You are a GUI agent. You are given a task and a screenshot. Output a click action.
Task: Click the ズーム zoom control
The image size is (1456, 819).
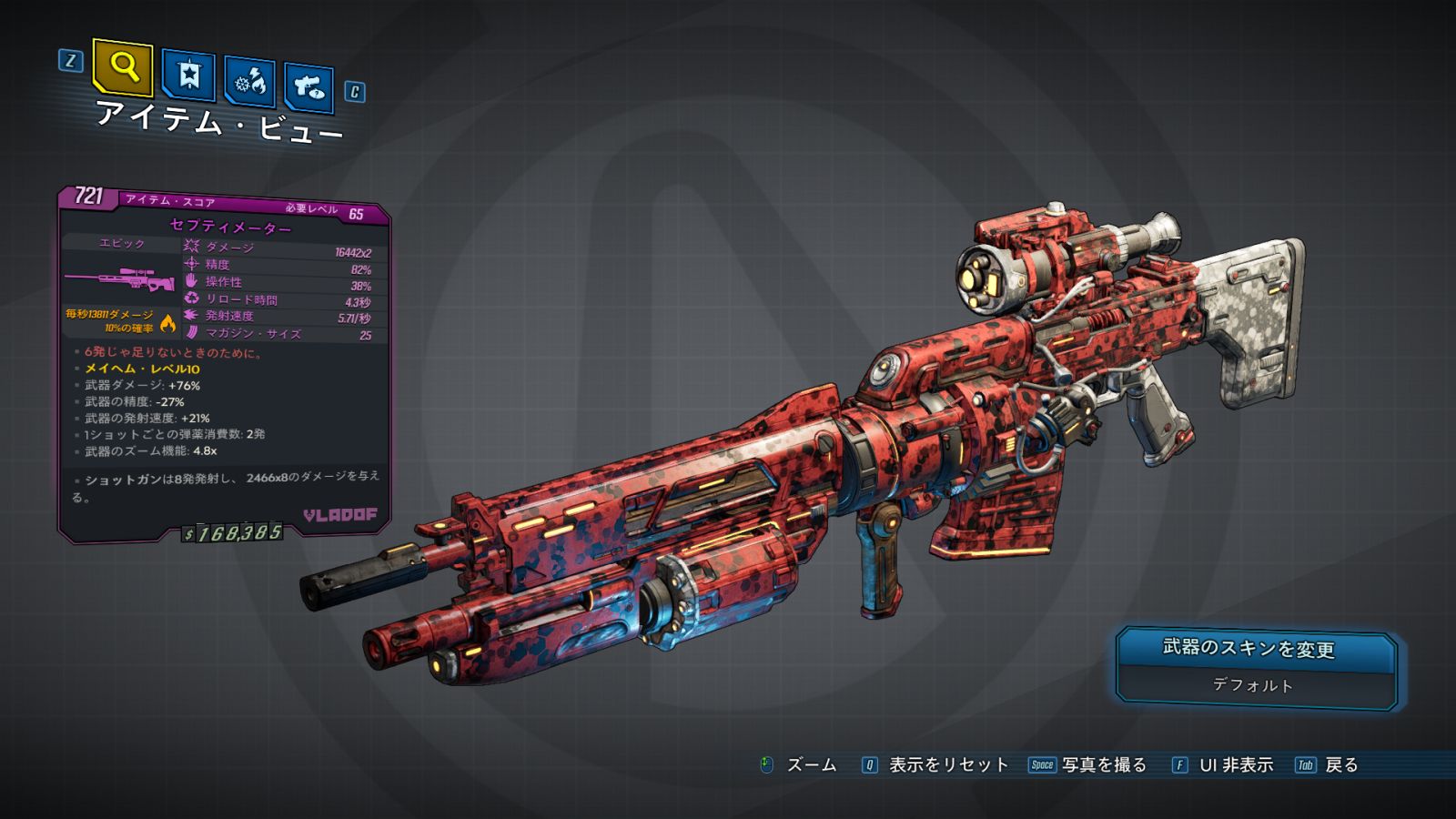(810, 765)
